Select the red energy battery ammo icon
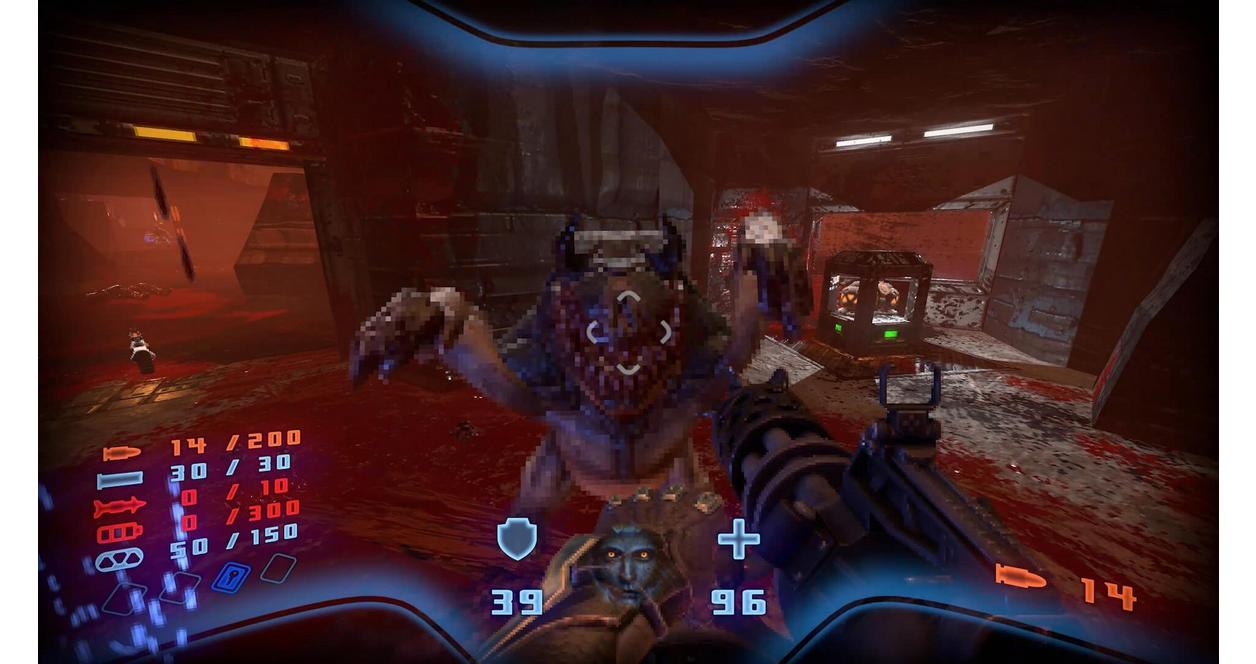 119,533
